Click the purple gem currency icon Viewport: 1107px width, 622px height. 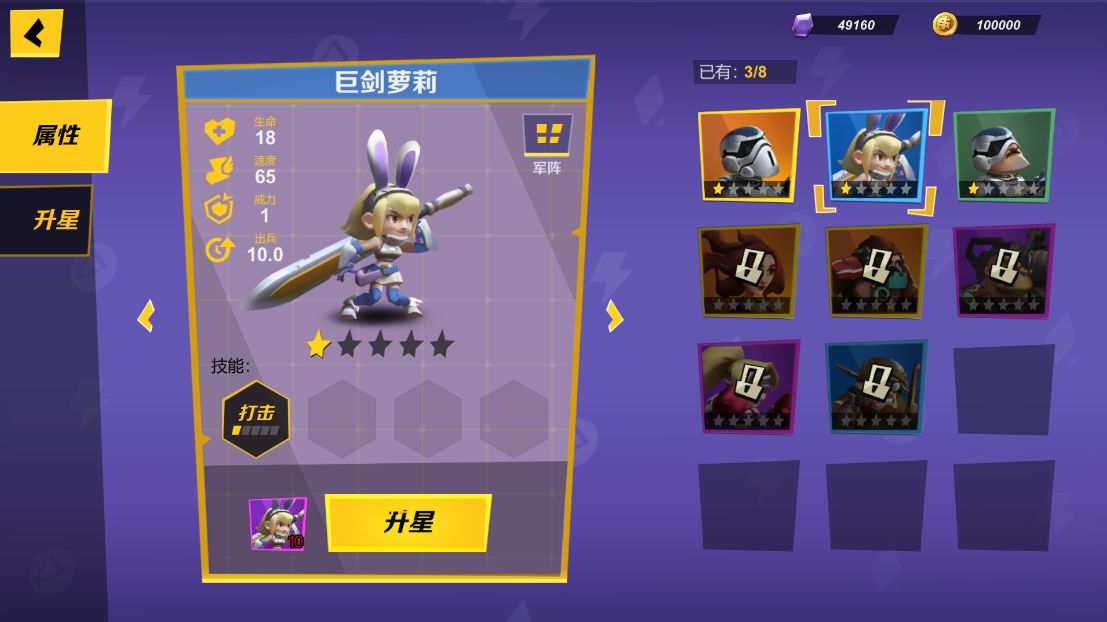pyautogui.click(x=802, y=25)
